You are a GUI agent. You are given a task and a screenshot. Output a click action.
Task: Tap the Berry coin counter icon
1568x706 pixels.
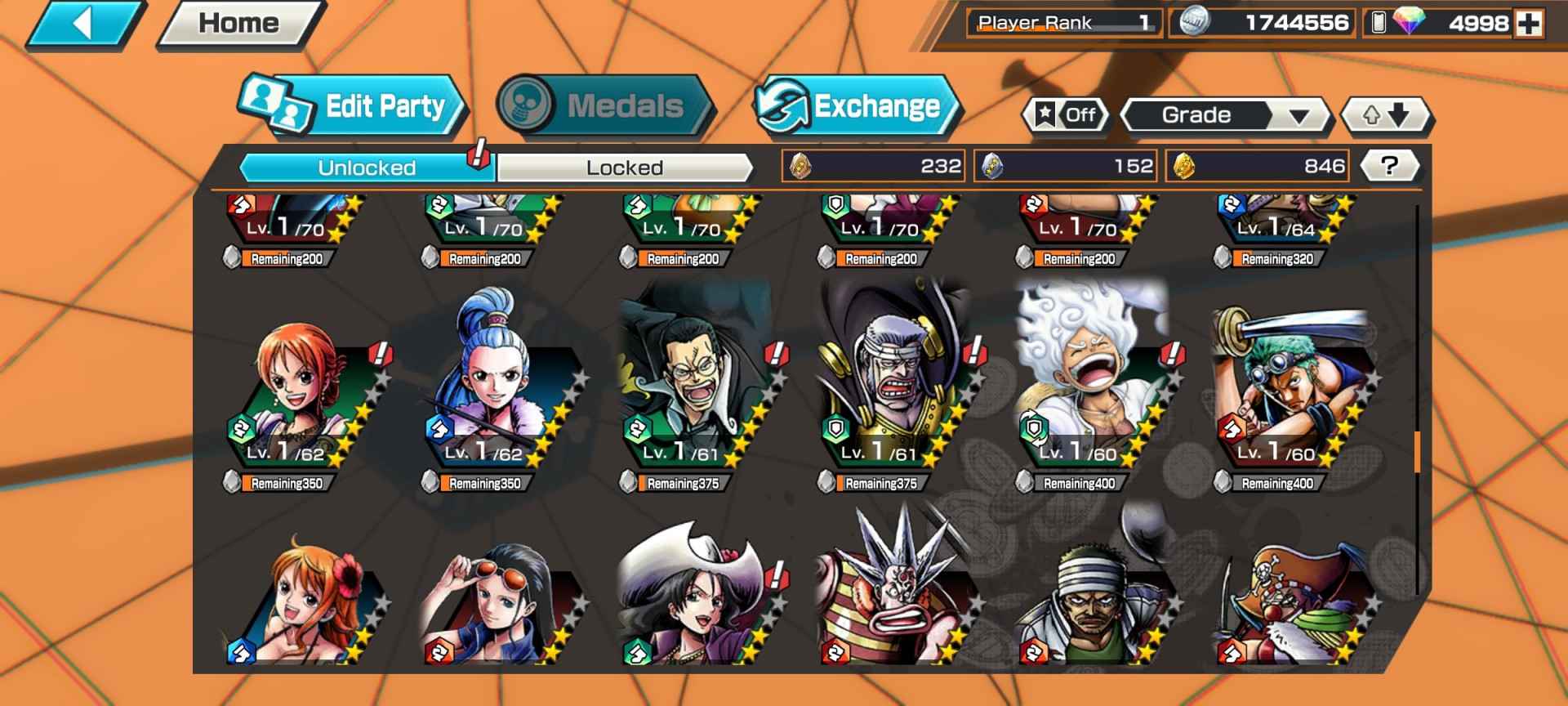click(1194, 24)
